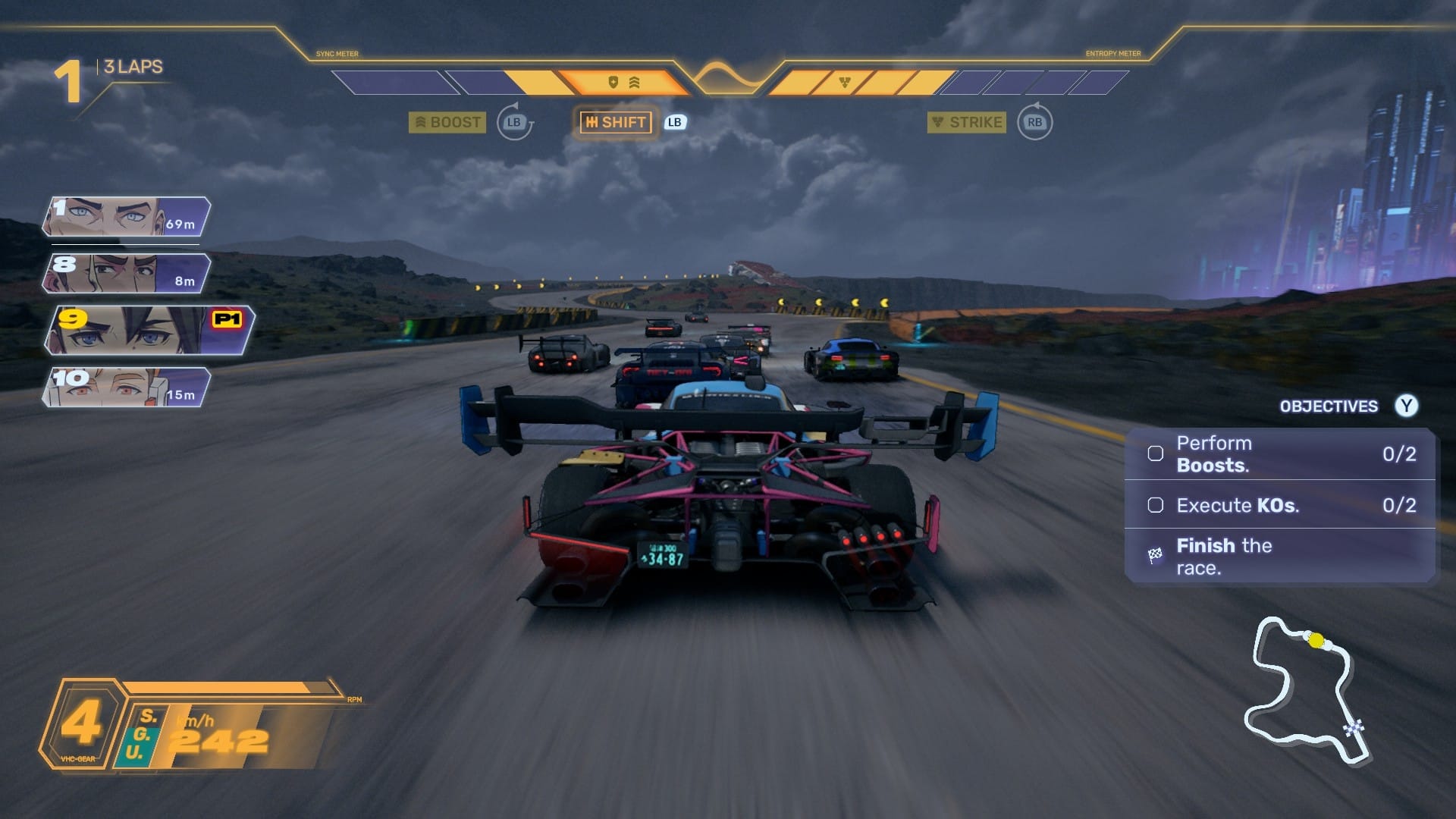Expand the Entropy Meter label
This screenshot has height=819, width=1456.
pos(1113,54)
